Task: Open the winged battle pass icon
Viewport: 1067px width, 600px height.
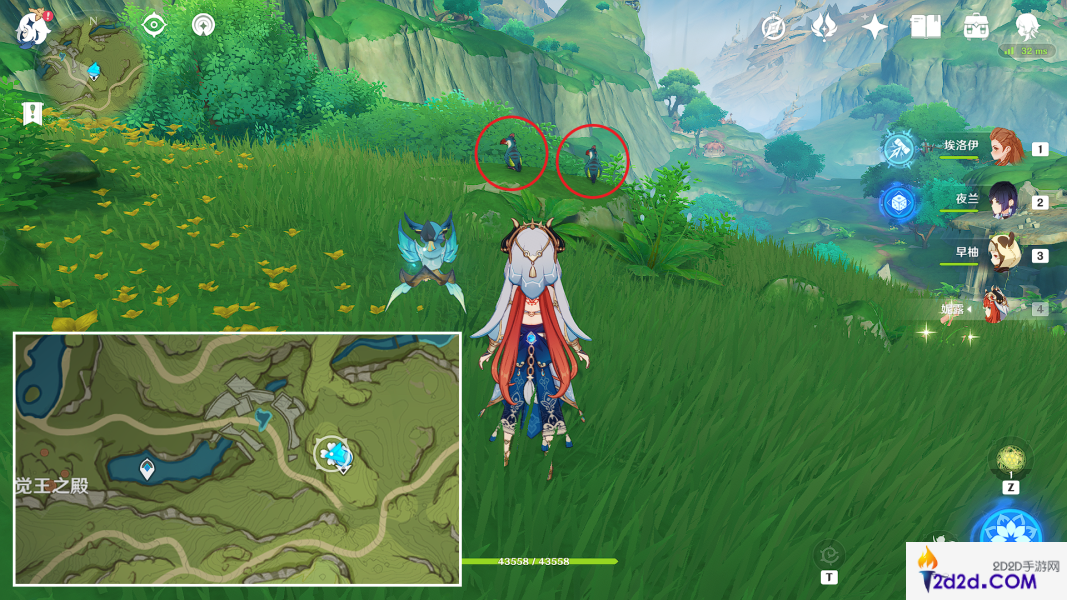Action: [x=824, y=27]
